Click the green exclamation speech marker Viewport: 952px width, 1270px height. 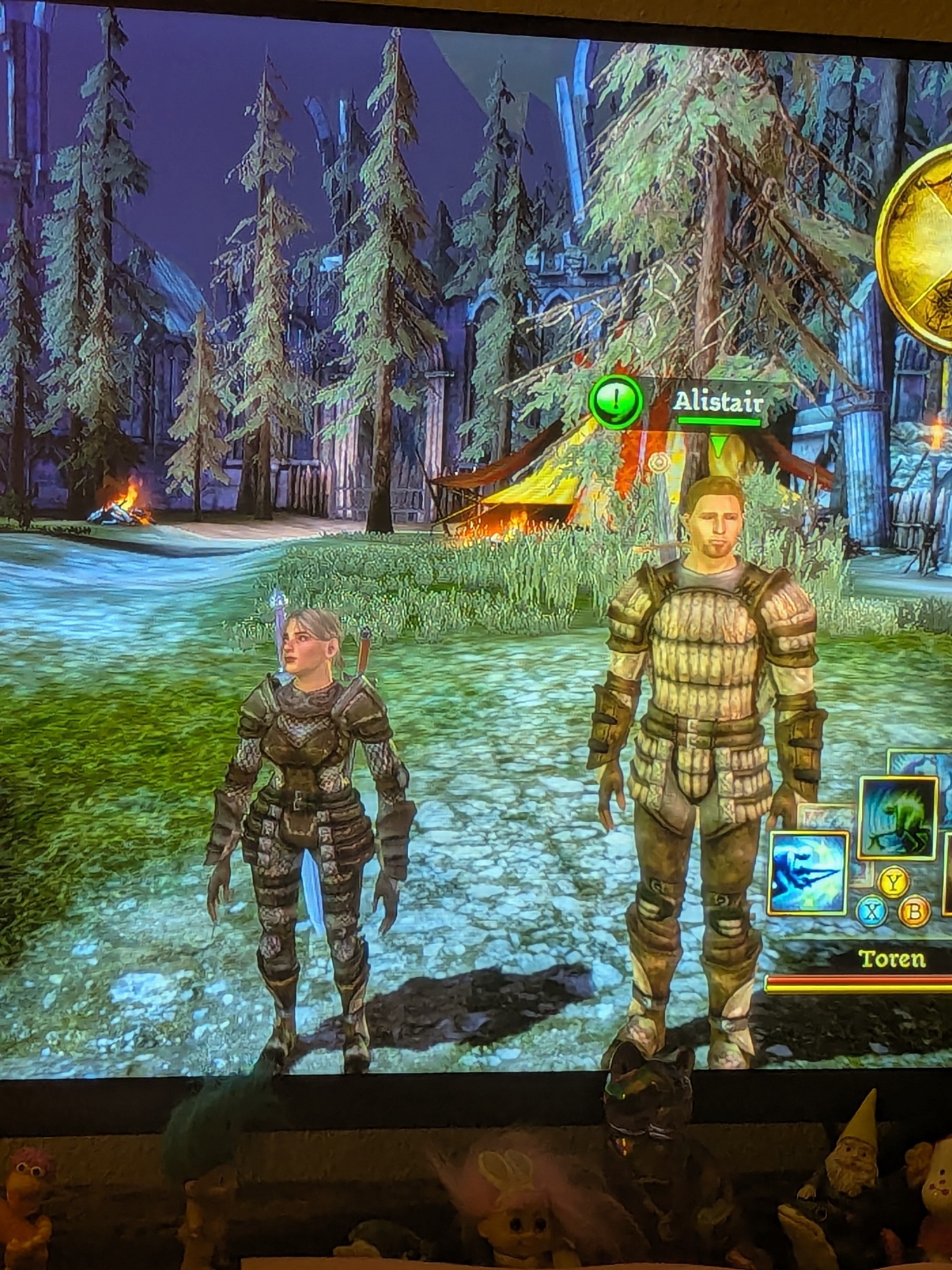click(615, 401)
